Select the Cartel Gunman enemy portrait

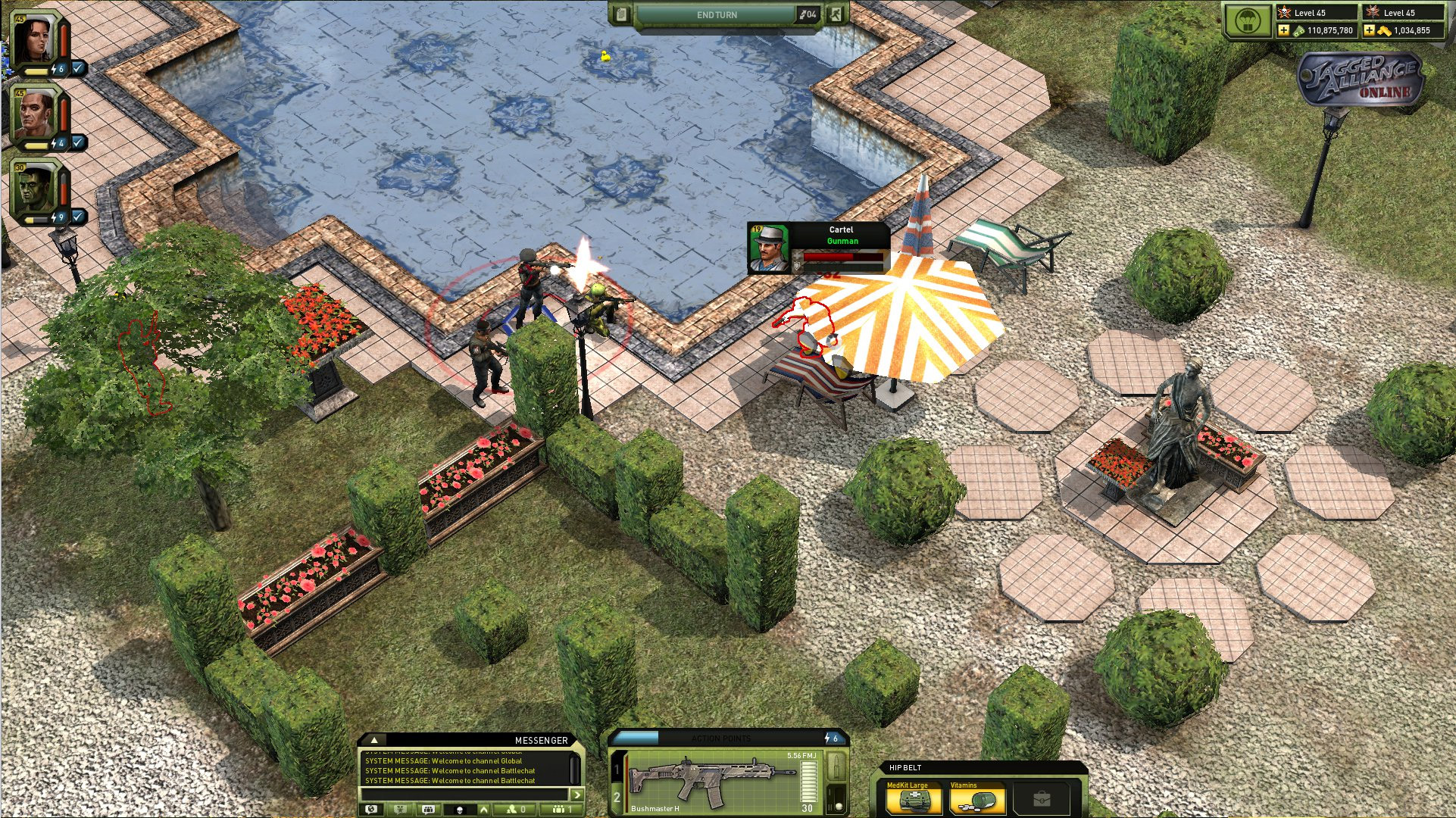tap(768, 247)
